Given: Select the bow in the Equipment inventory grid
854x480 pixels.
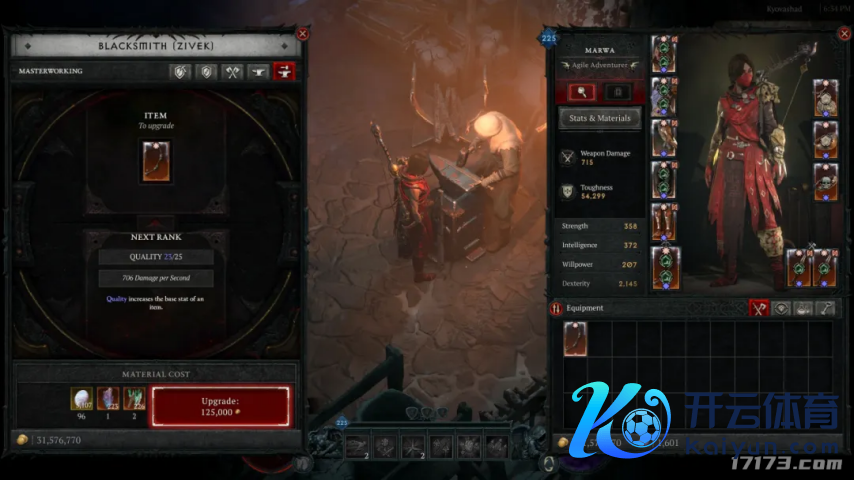Looking at the screenshot, I should (x=576, y=339).
